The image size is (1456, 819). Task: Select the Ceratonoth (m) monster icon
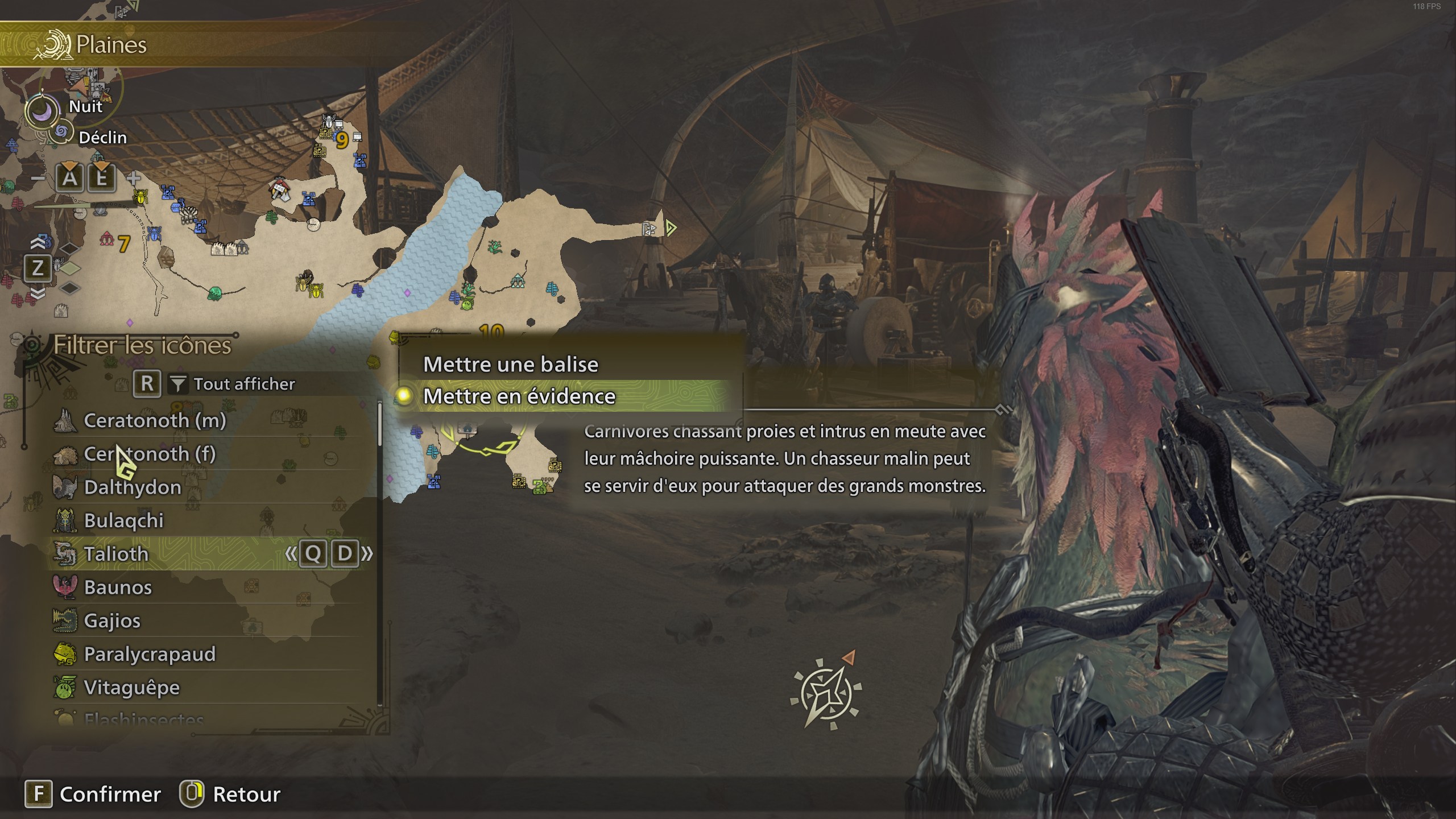(67, 420)
